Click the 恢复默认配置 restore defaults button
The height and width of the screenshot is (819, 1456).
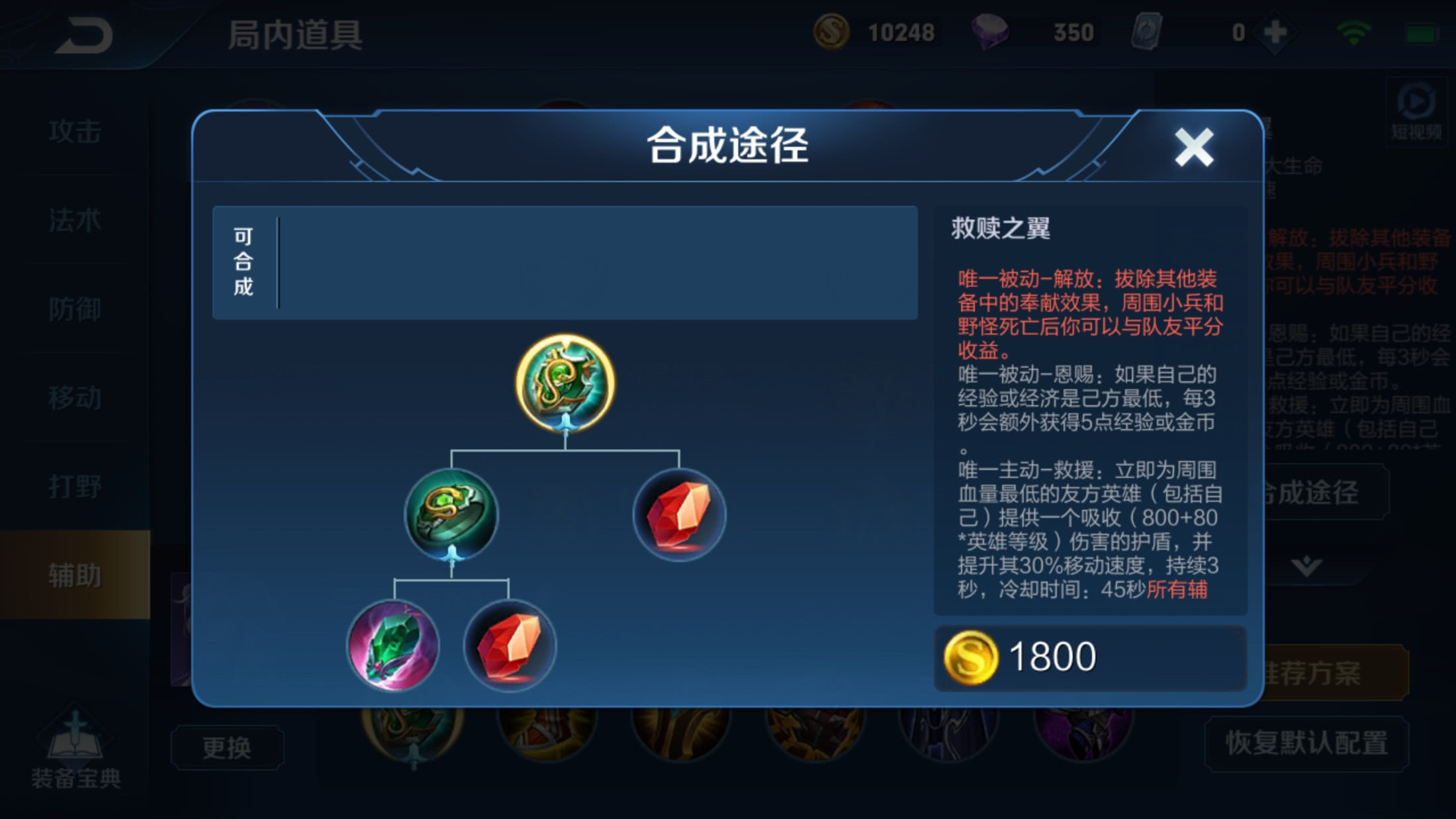pyautogui.click(x=1307, y=746)
